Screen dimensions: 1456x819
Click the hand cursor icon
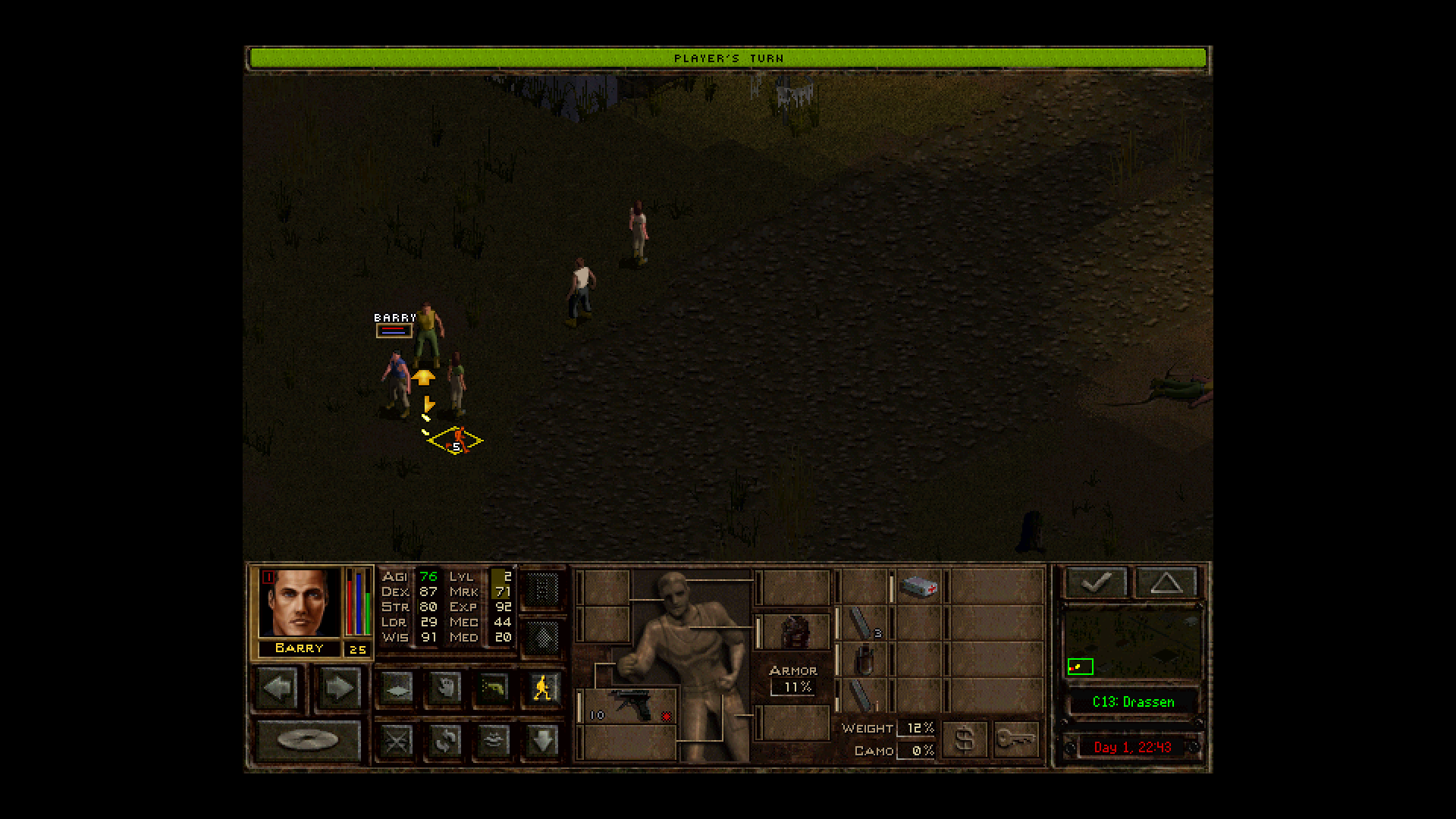pyautogui.click(x=445, y=688)
